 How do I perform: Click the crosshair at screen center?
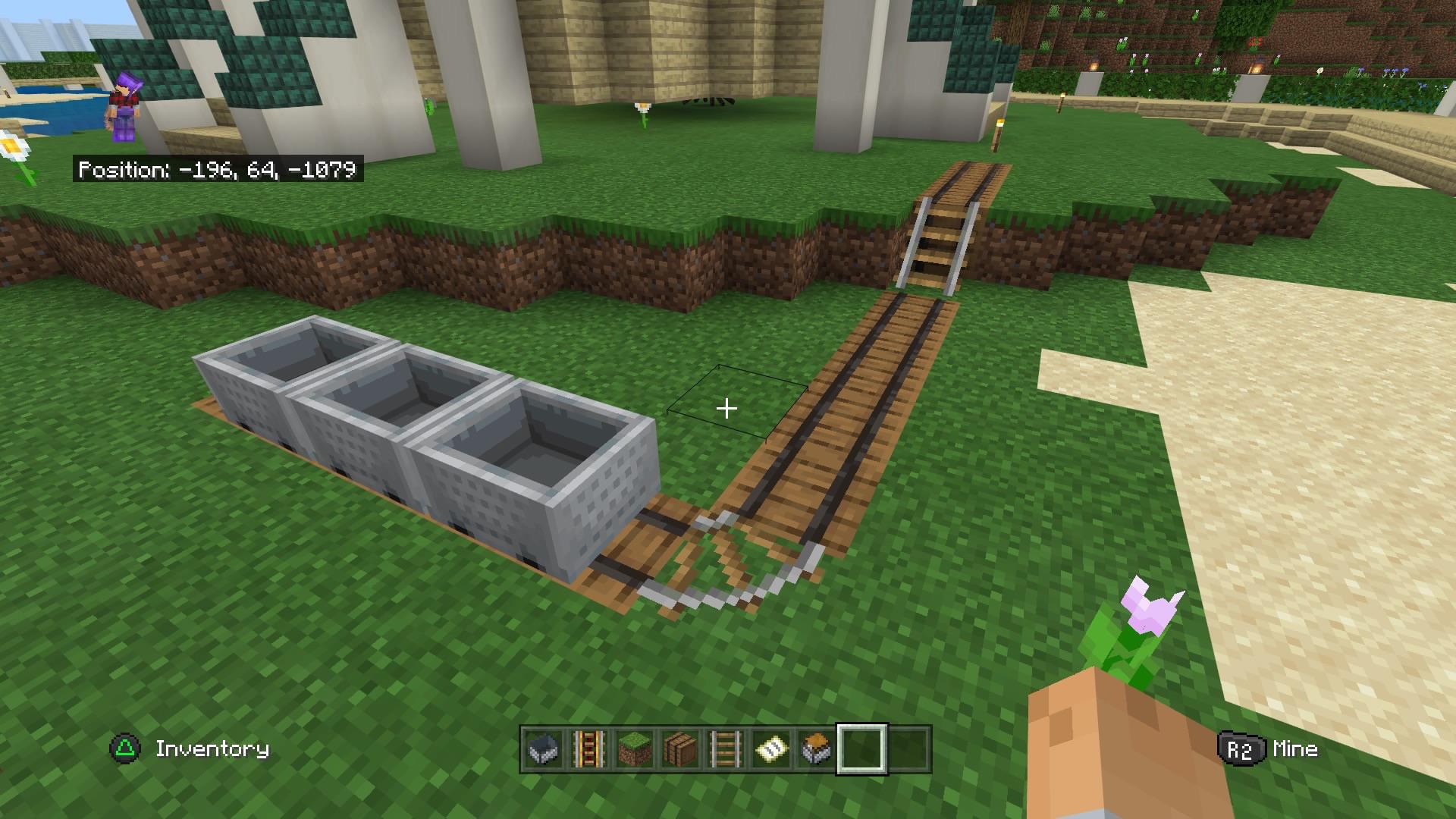point(727,409)
